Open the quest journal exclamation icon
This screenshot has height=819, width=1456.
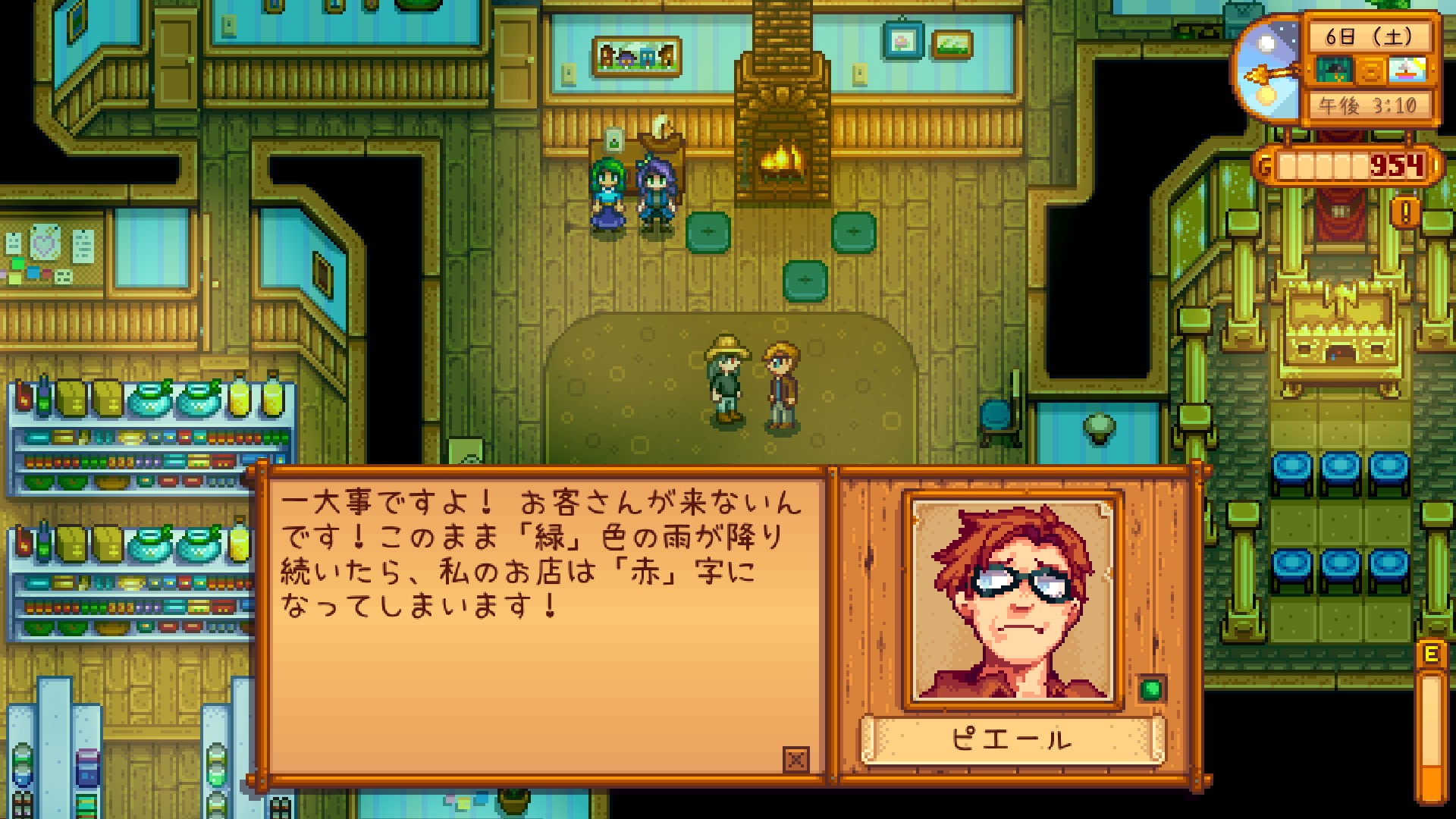click(1405, 212)
